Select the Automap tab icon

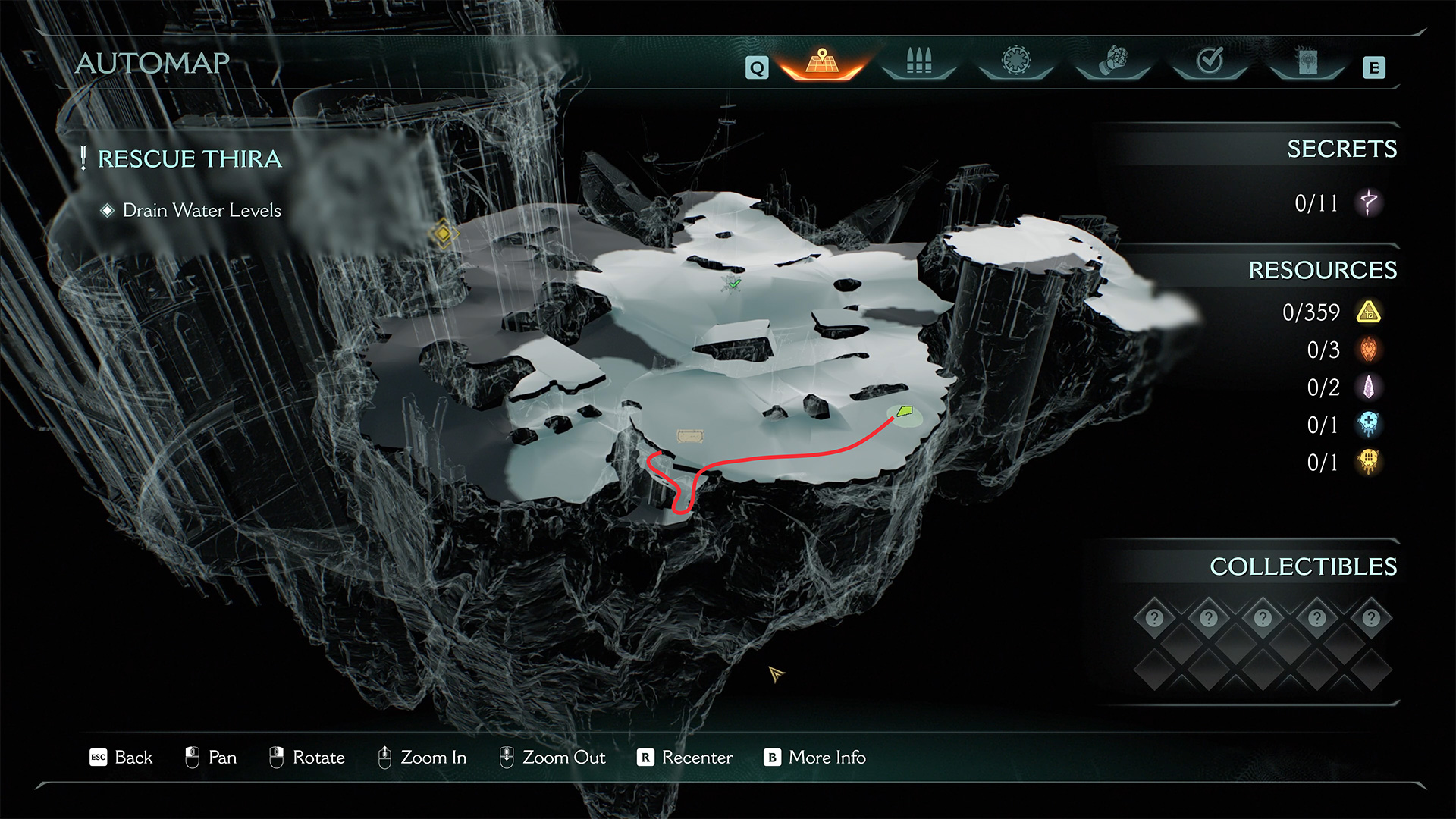[x=822, y=62]
